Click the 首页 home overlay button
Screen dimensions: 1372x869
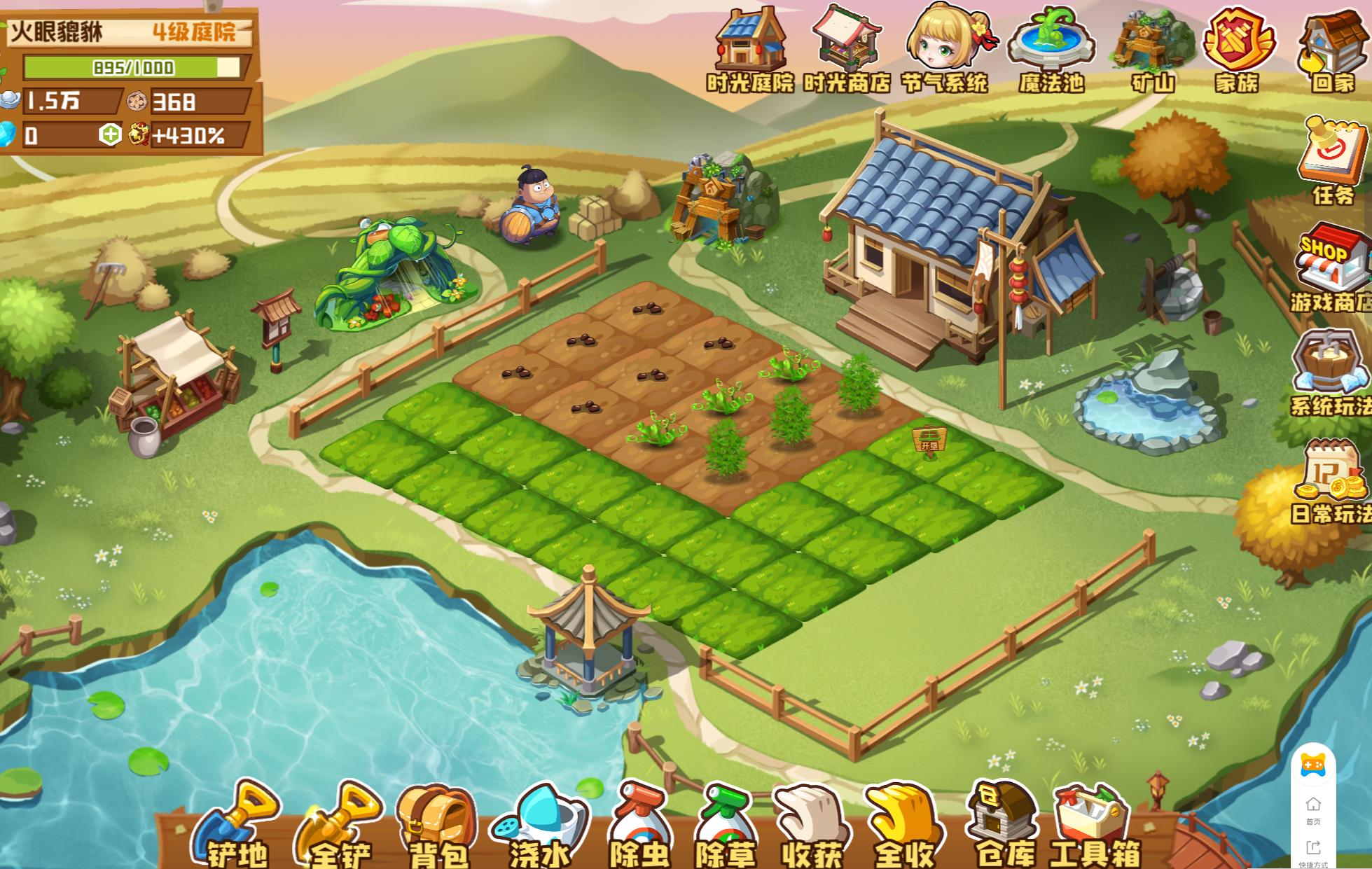click(1313, 809)
